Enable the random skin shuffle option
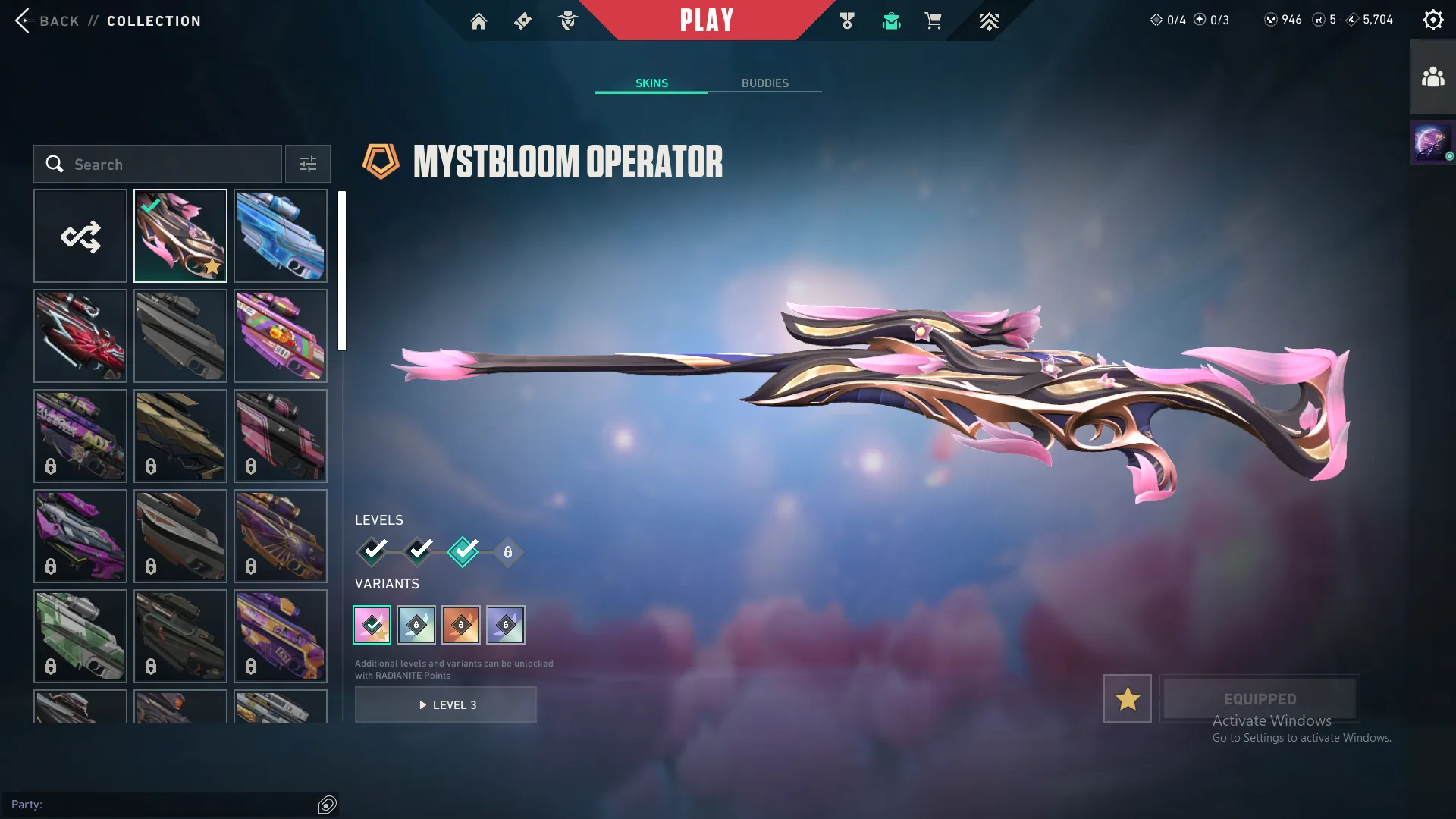This screenshot has height=819, width=1456. click(80, 235)
